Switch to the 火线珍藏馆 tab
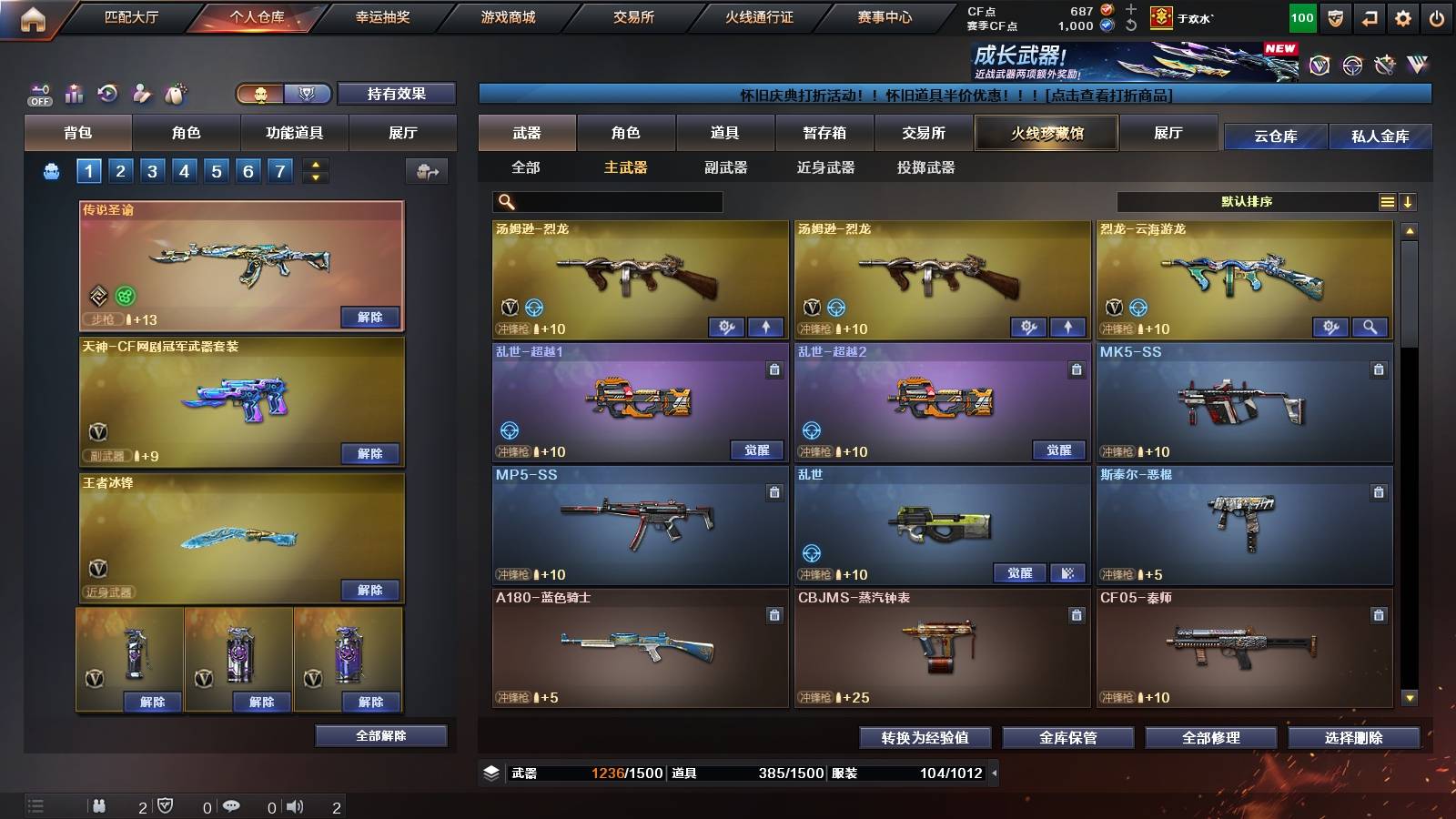The width and height of the screenshot is (1456, 819). click(x=1046, y=133)
